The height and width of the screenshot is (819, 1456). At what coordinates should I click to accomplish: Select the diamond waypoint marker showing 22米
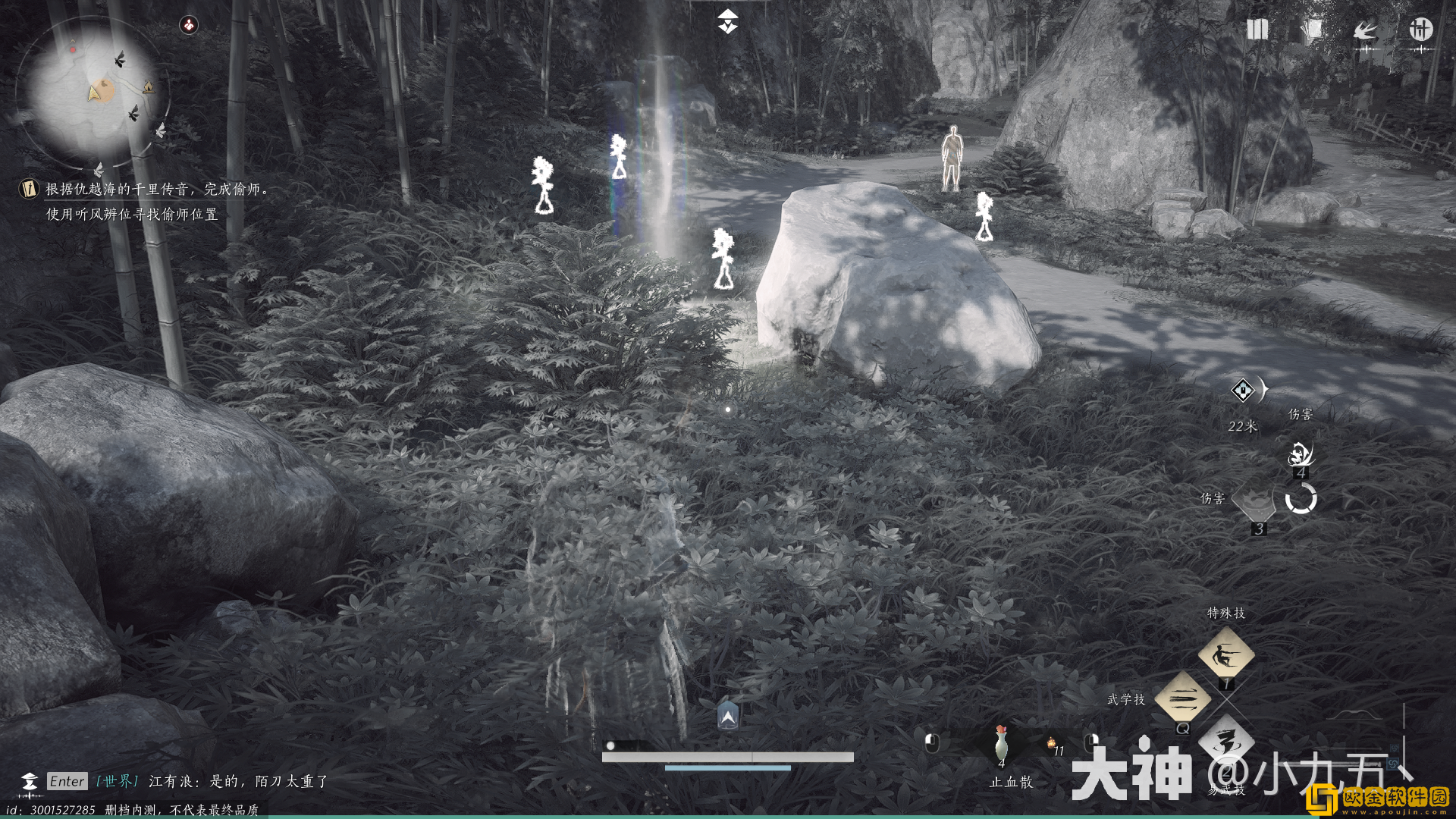pyautogui.click(x=1243, y=391)
